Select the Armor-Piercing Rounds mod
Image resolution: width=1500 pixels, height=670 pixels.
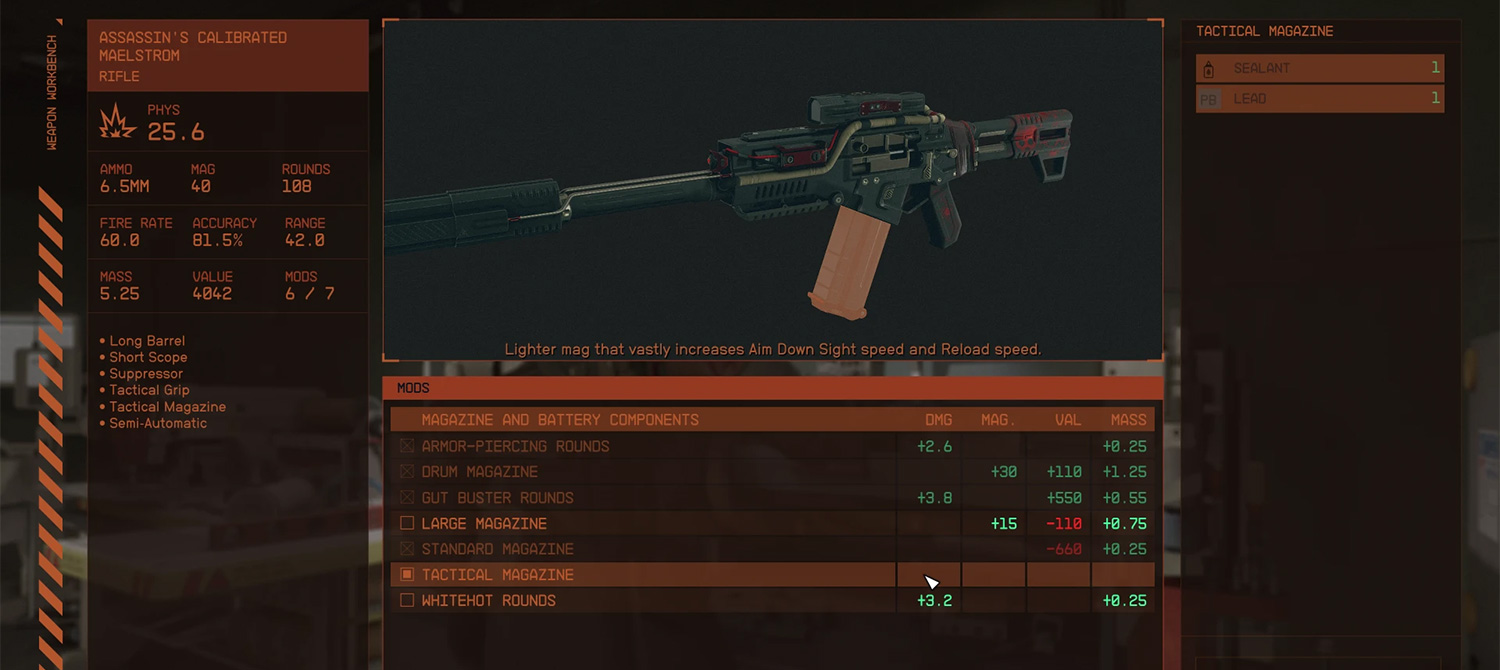pyautogui.click(x=515, y=446)
